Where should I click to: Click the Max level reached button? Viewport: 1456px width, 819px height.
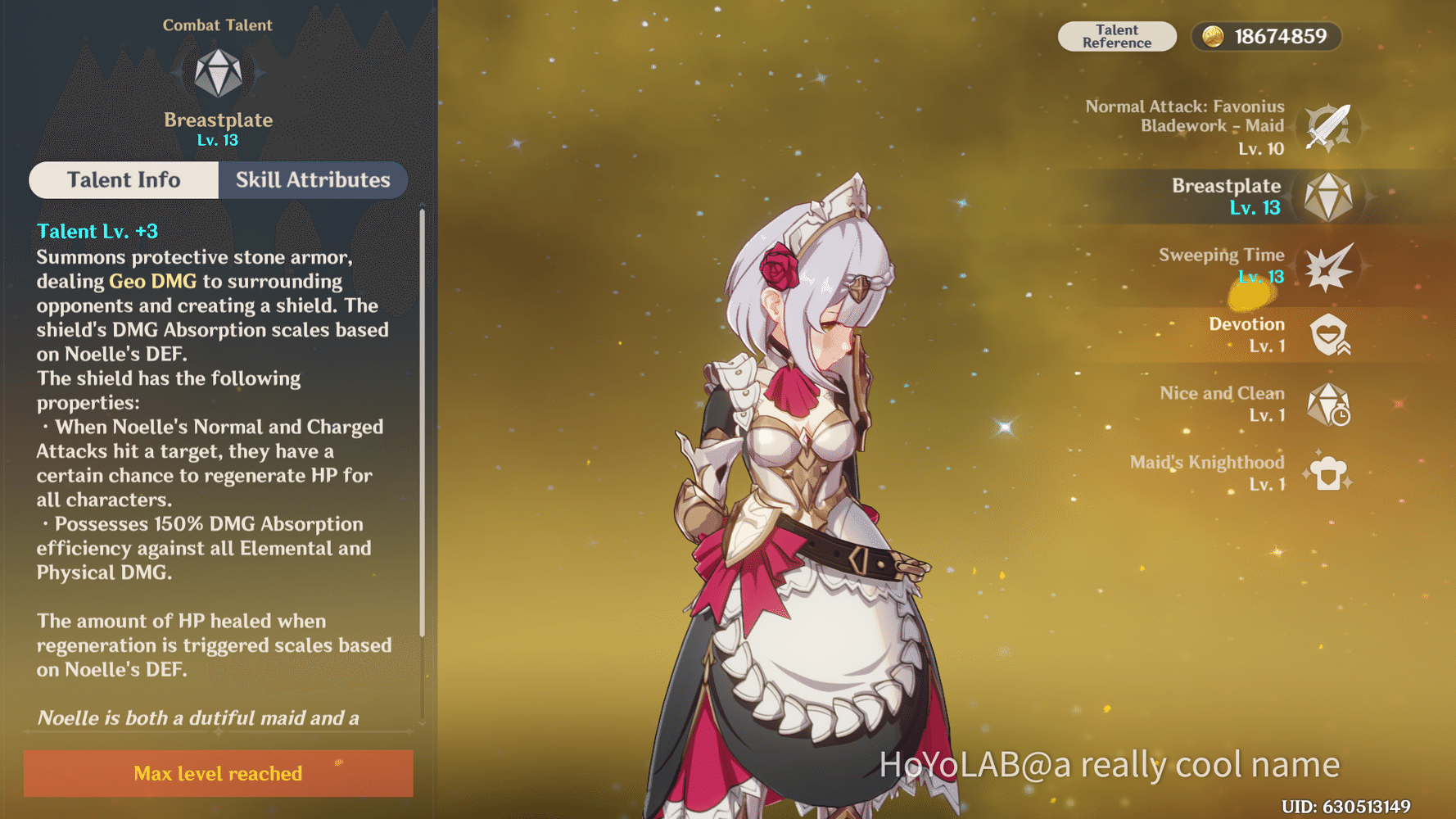click(x=217, y=773)
